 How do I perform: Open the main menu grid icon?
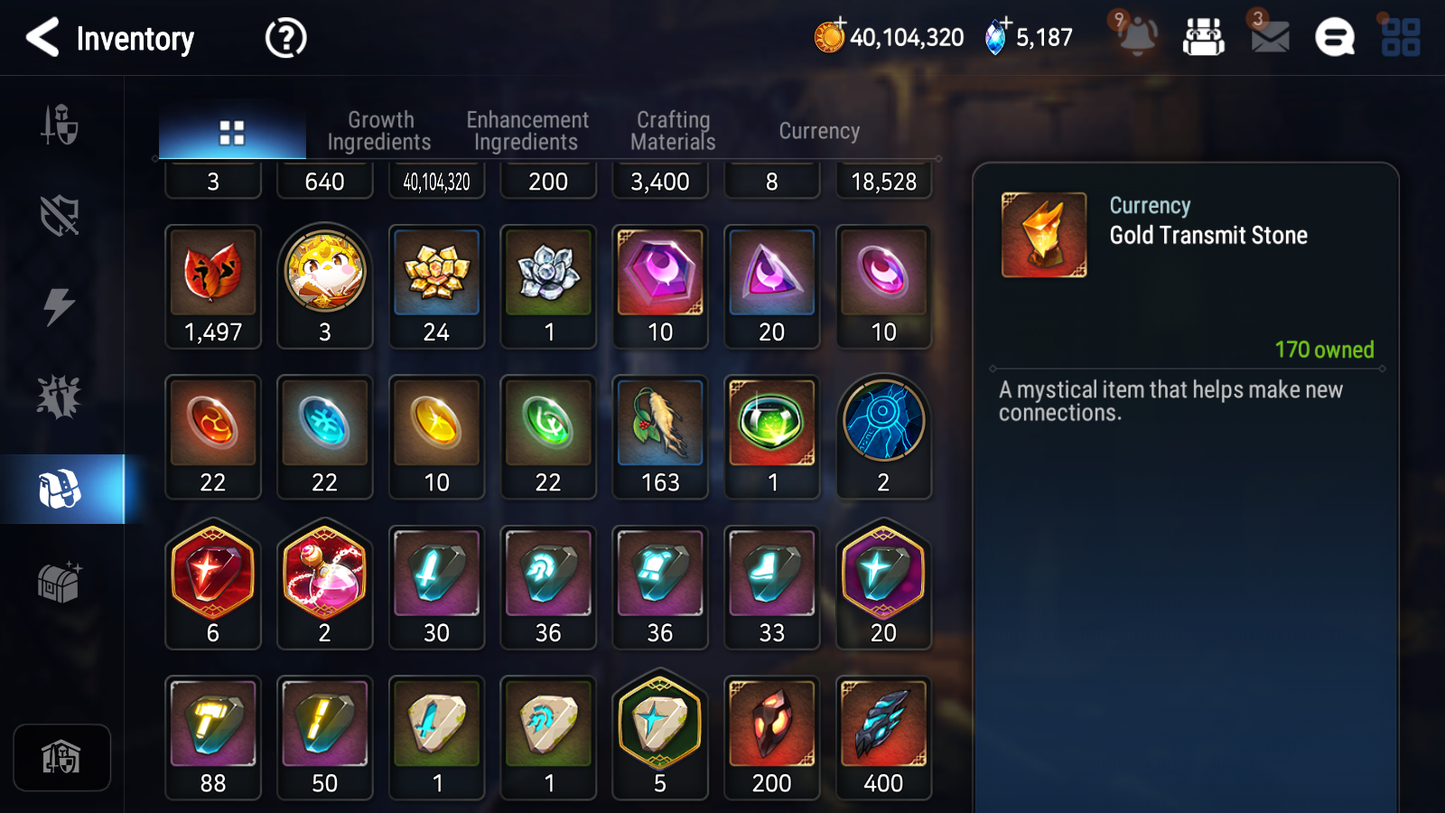coord(1400,37)
